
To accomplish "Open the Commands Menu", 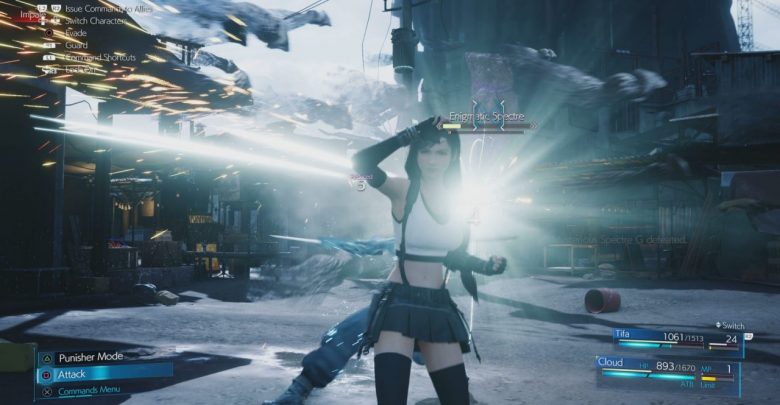I will click(x=89, y=390).
